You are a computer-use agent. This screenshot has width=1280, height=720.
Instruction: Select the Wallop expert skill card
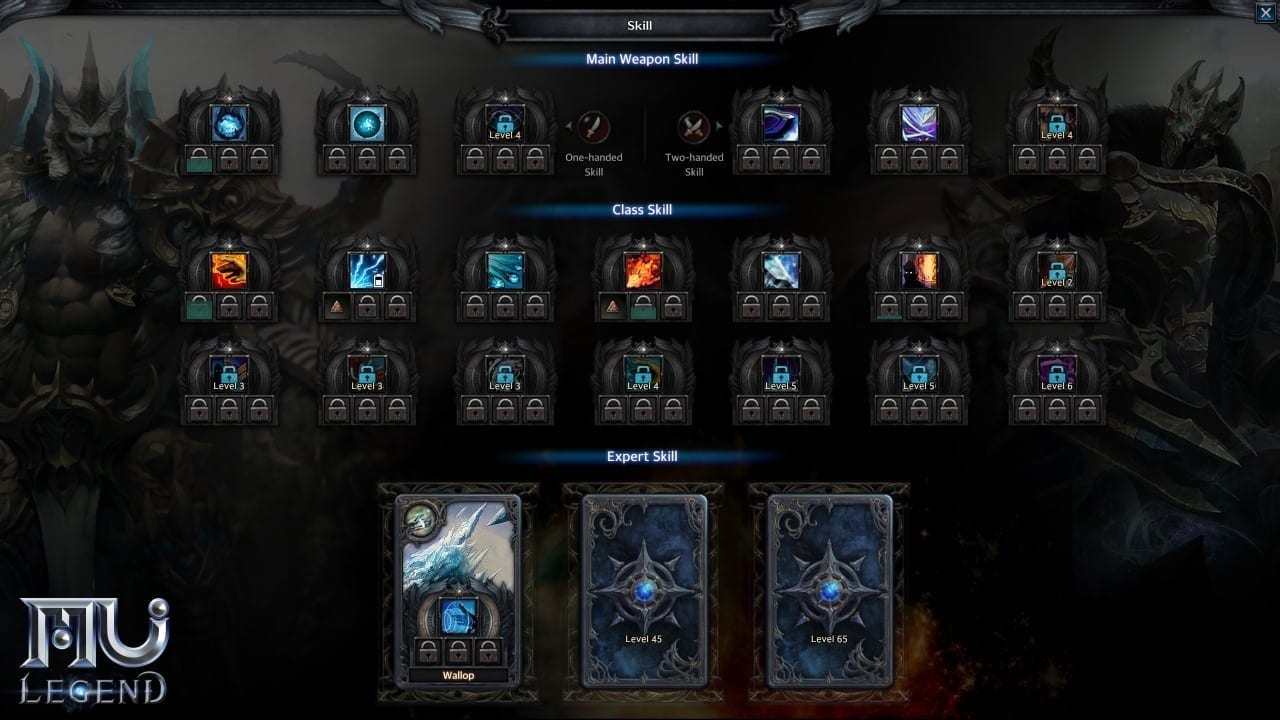click(x=459, y=588)
